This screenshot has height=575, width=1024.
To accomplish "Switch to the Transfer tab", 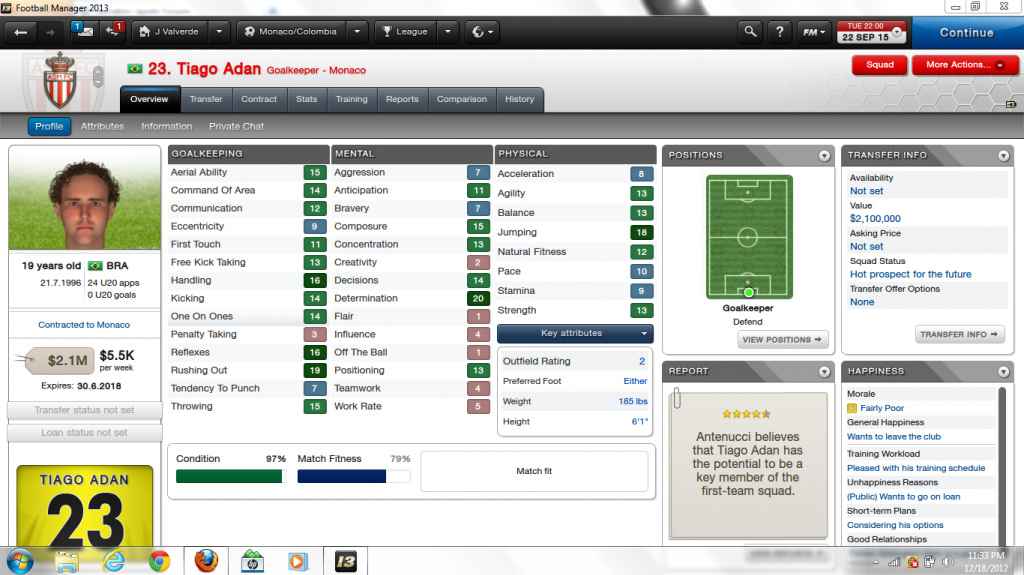I will 206,99.
